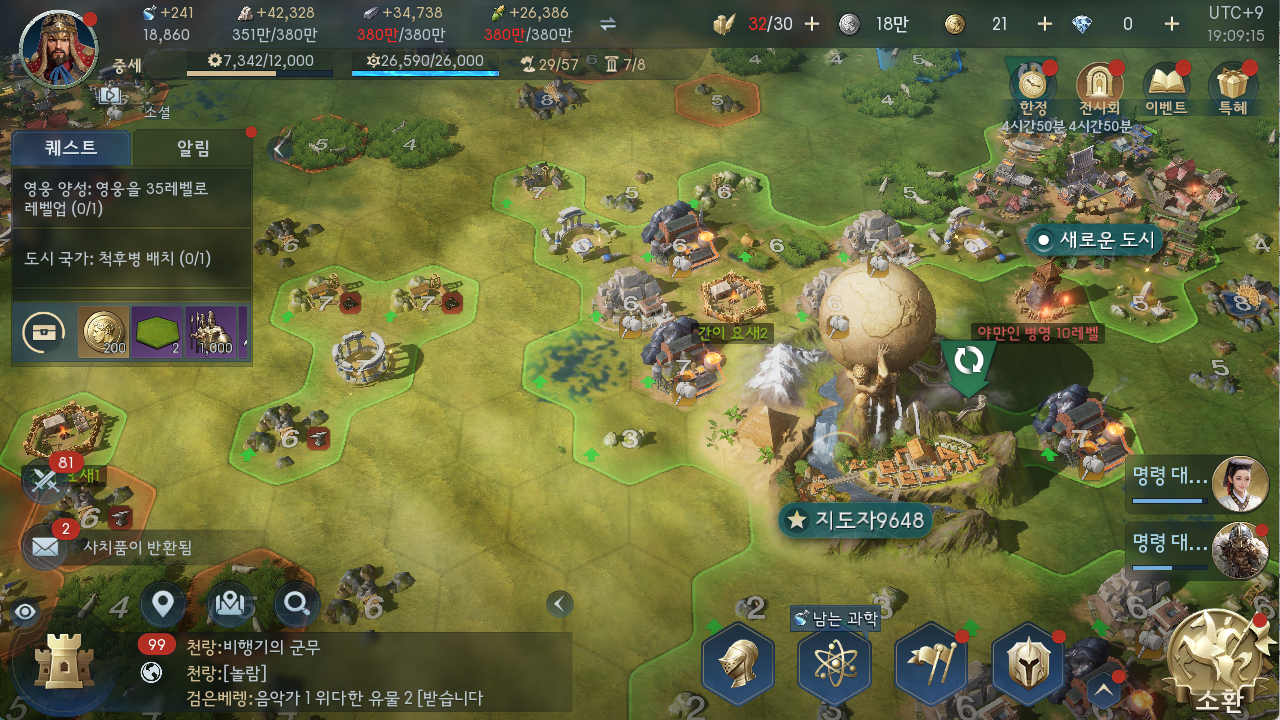Image resolution: width=1280 pixels, height=720 pixels.
Task: Collapse the quest panel with arrow
Action: pos(279,149)
